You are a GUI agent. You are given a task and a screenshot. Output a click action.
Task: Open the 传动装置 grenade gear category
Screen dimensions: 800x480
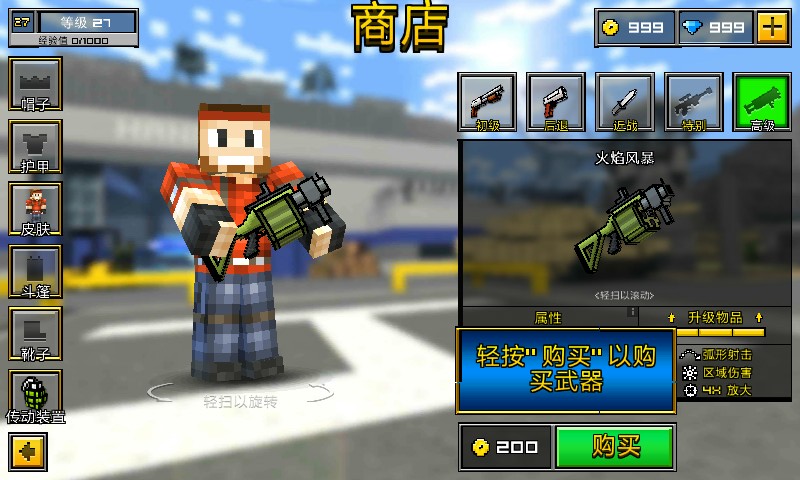click(35, 397)
